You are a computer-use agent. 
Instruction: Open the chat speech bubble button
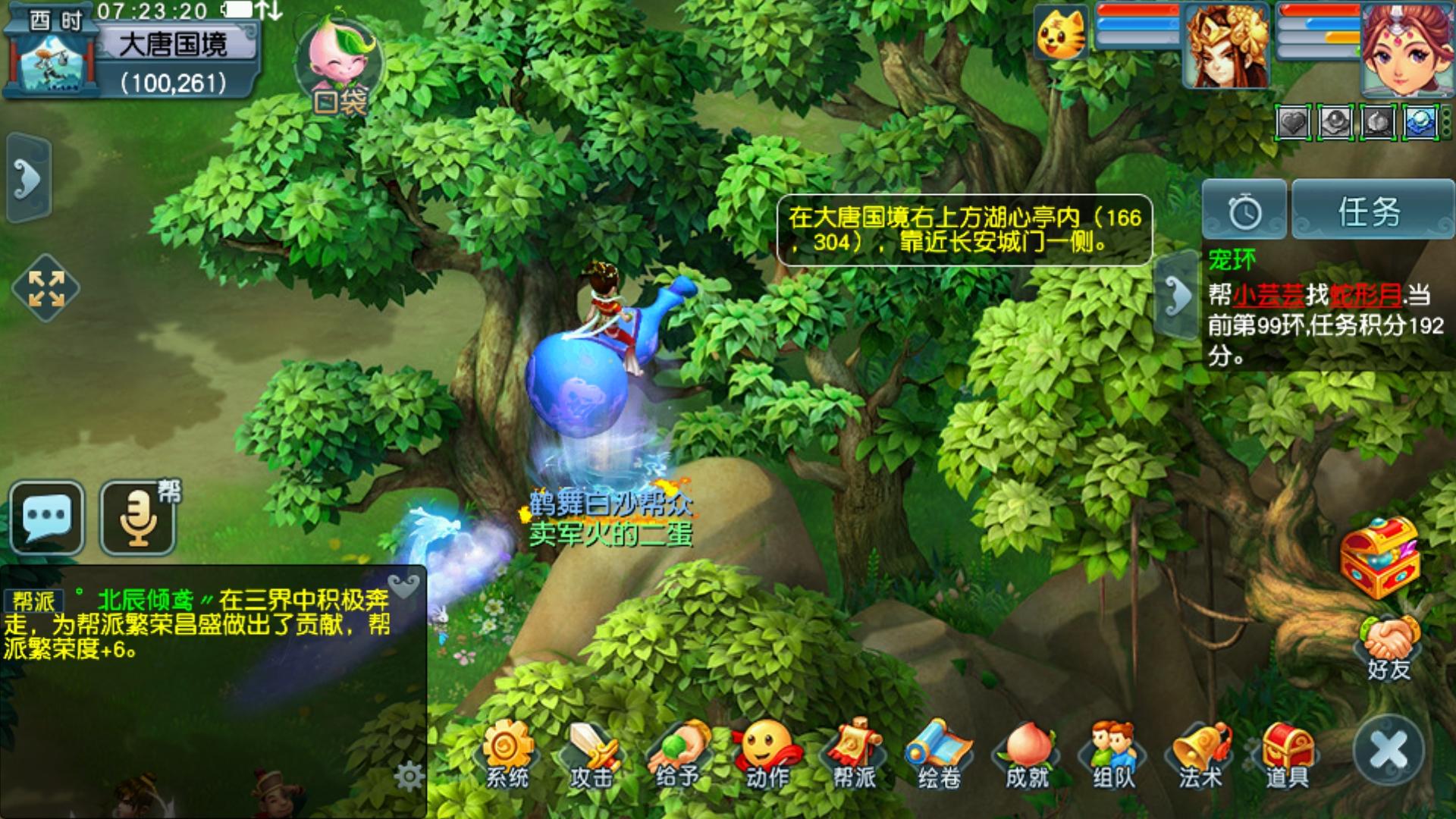point(47,517)
